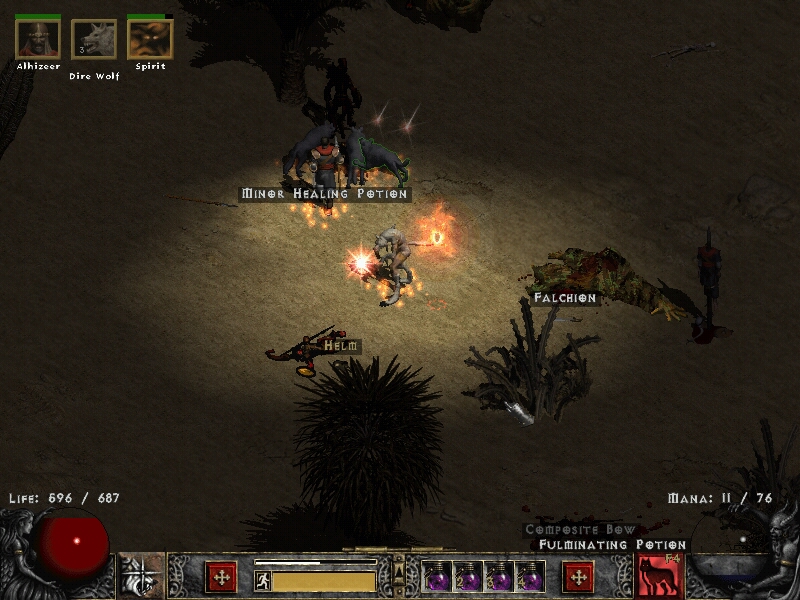This screenshot has height=600, width=800.
Task: Select the Spirit summon portrait
Action: pyautogui.click(x=150, y=40)
